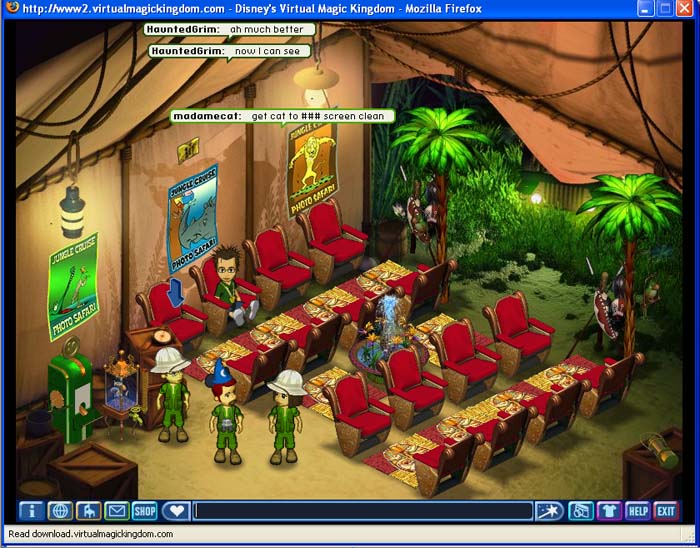Focus the chat text input bar
The image size is (700, 548).
click(362, 511)
